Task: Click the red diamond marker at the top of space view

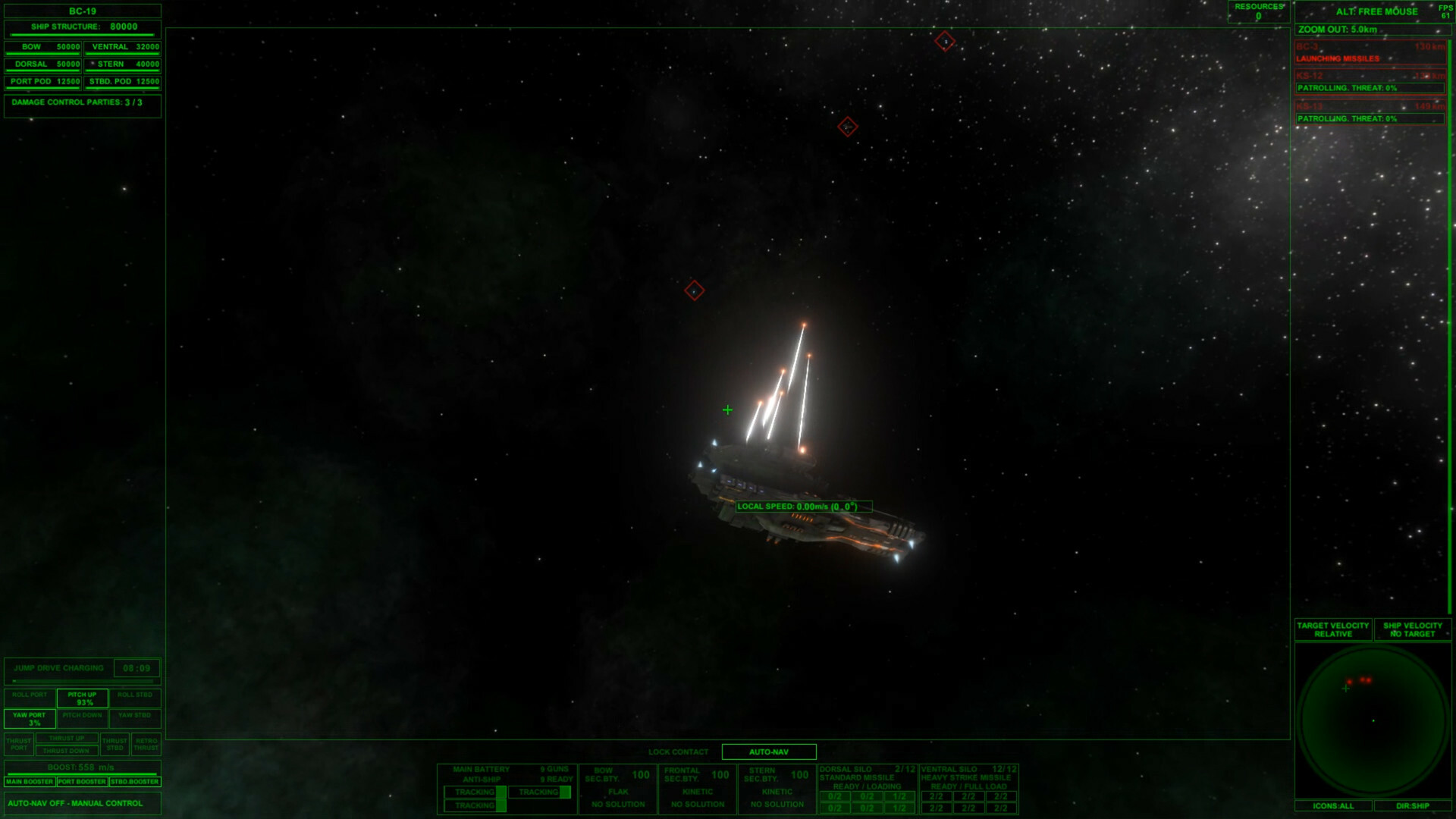Action: (x=945, y=42)
